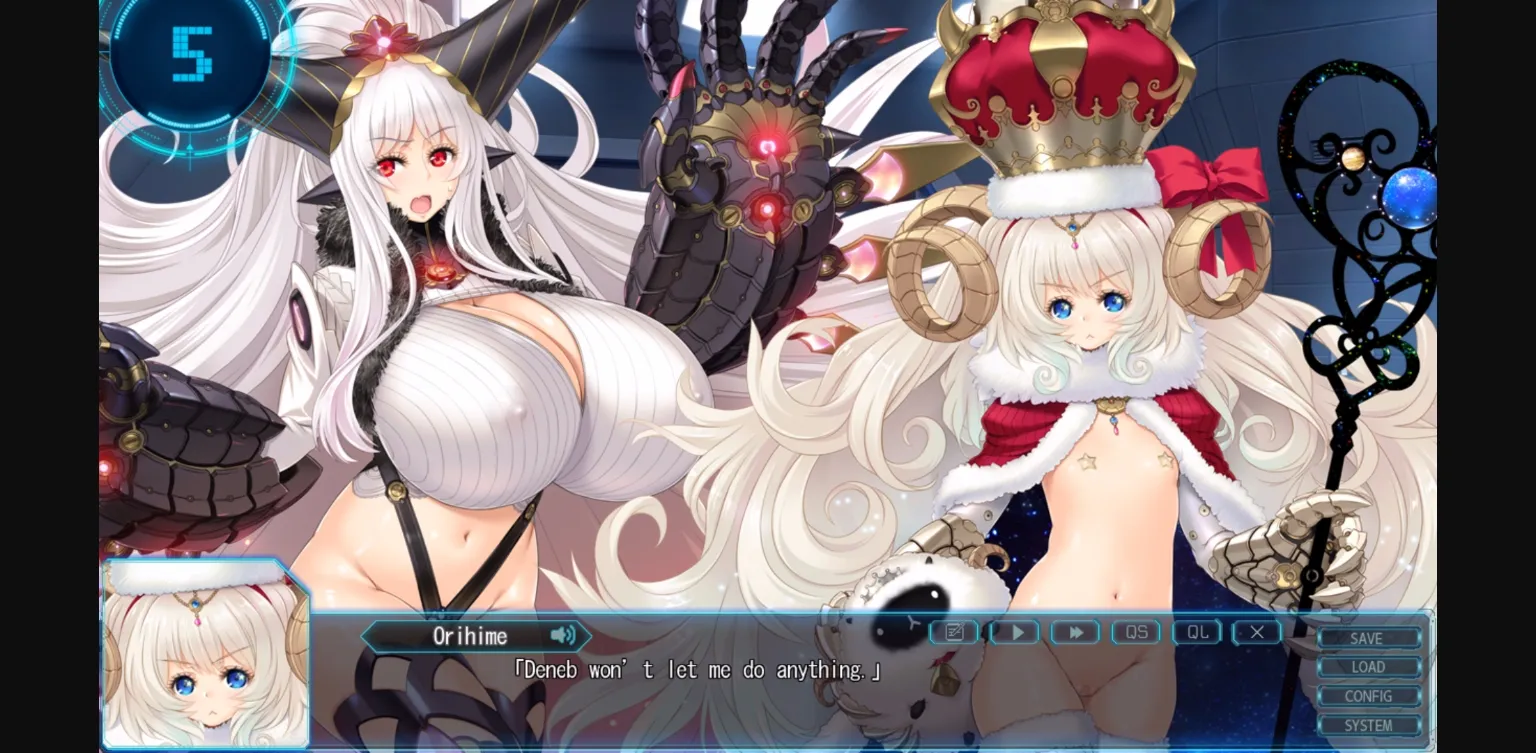Quick load using the QL button
The height and width of the screenshot is (753, 1536).
click(1196, 632)
